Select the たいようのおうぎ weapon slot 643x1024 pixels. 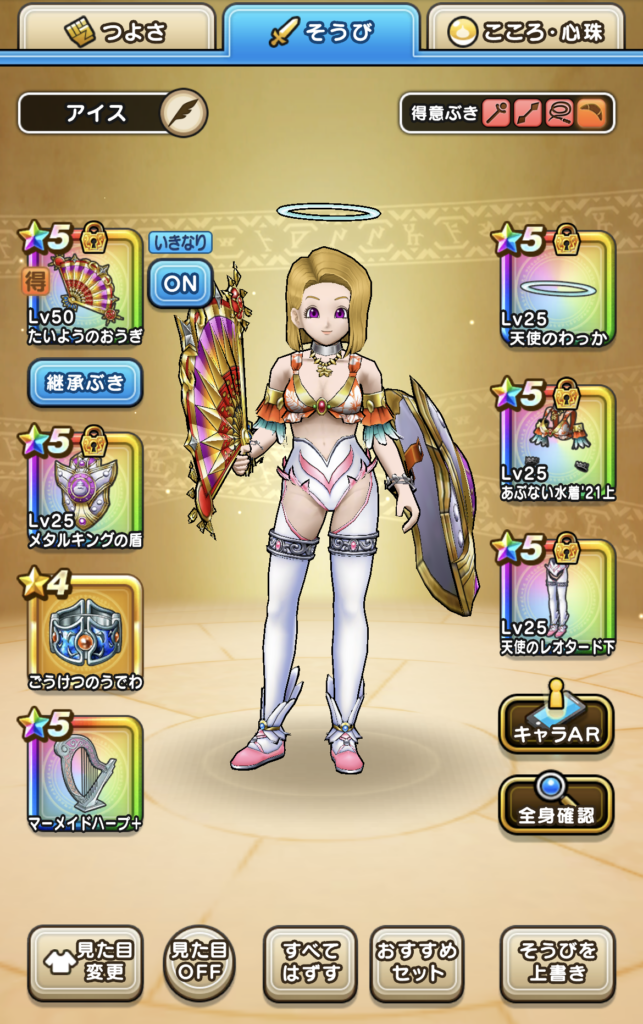pos(84,290)
